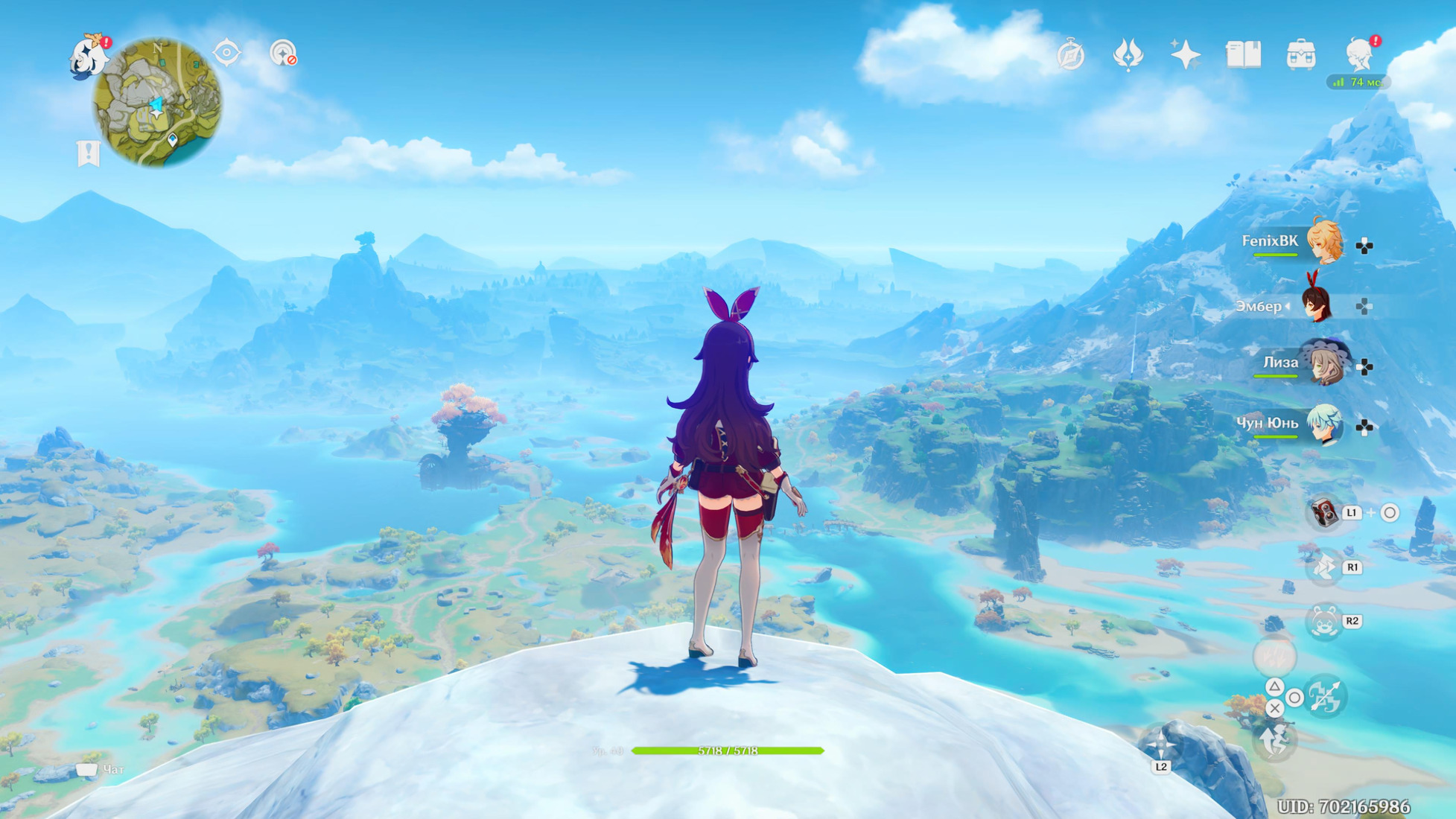Image resolution: width=1456 pixels, height=819 pixels.
Task: Click the eye-shaped icon beside the minimap
Action: tap(226, 54)
